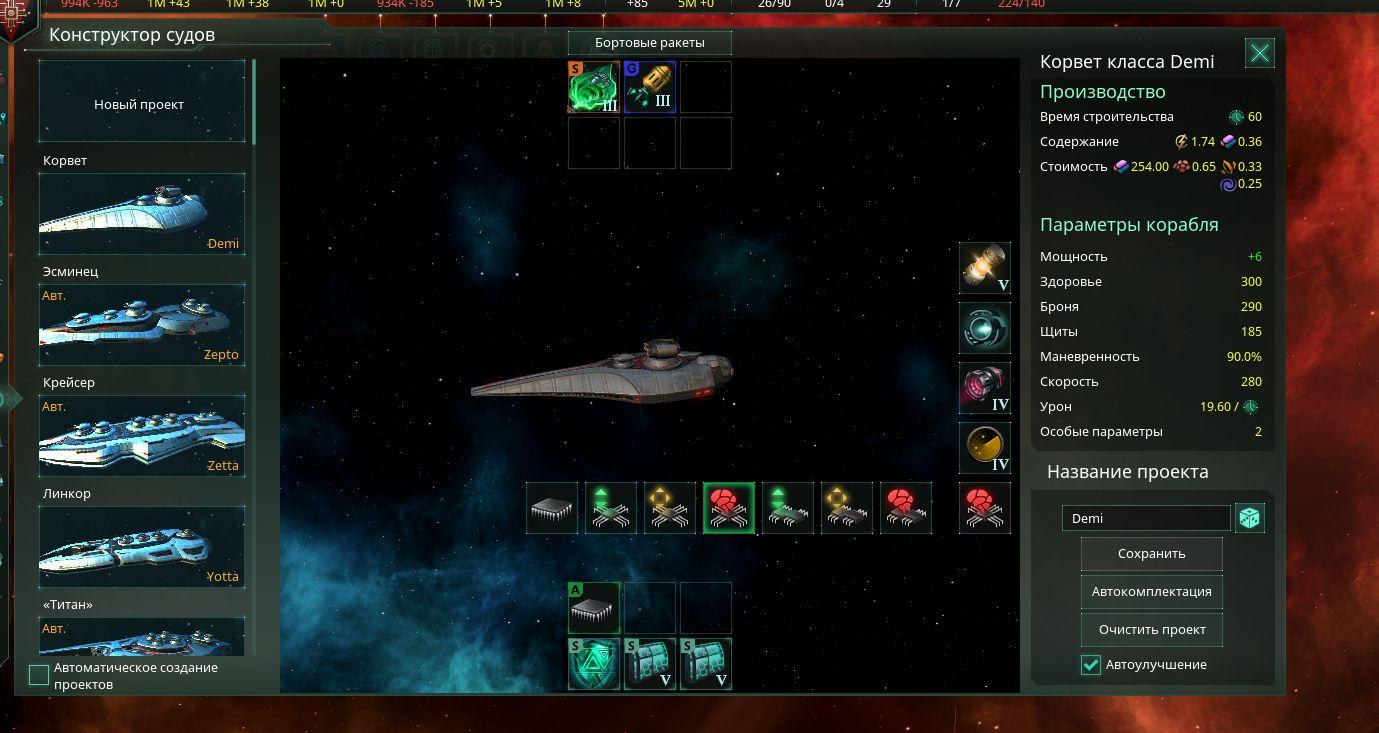Select the Yotta battleship design
This screenshot has width=1379, height=733.
141,547
